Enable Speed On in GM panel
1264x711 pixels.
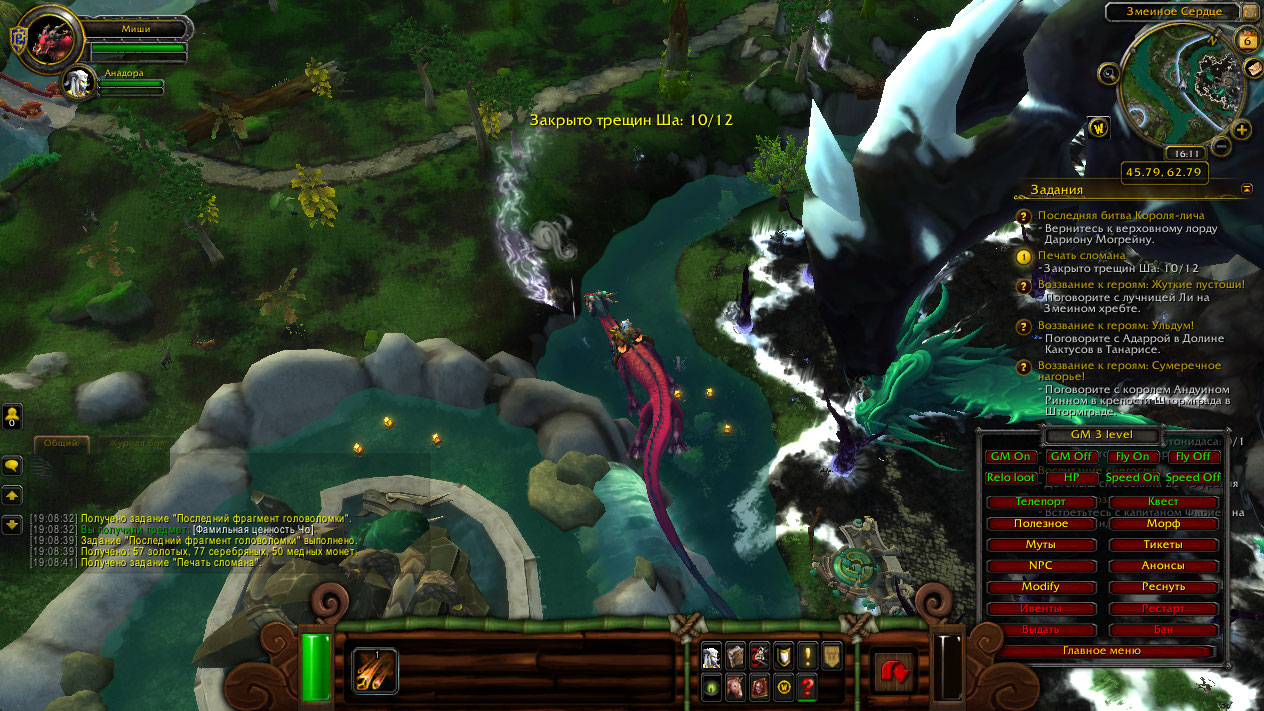click(x=1132, y=478)
